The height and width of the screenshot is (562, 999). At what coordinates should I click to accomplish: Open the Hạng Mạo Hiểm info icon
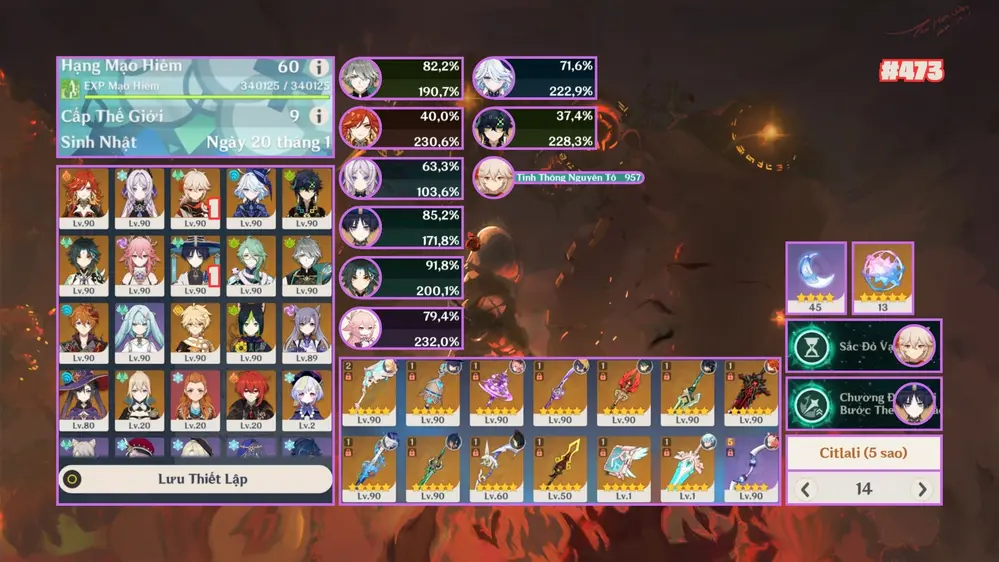319,68
